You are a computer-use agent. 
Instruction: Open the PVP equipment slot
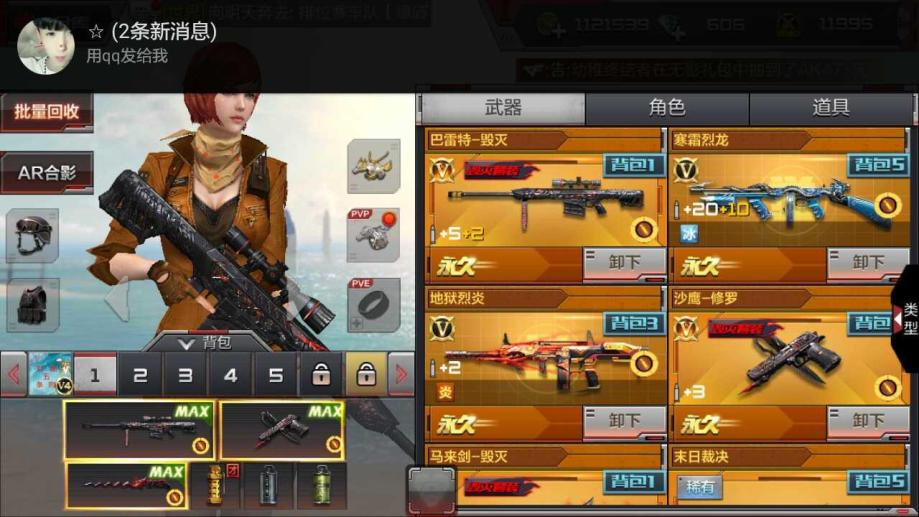[x=373, y=235]
